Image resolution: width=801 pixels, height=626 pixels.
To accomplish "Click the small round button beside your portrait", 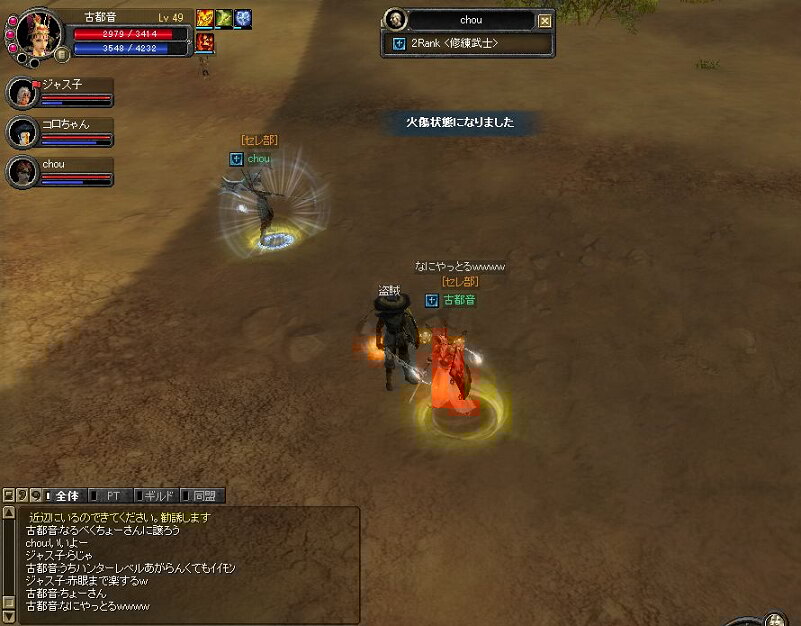I will (x=62, y=54).
